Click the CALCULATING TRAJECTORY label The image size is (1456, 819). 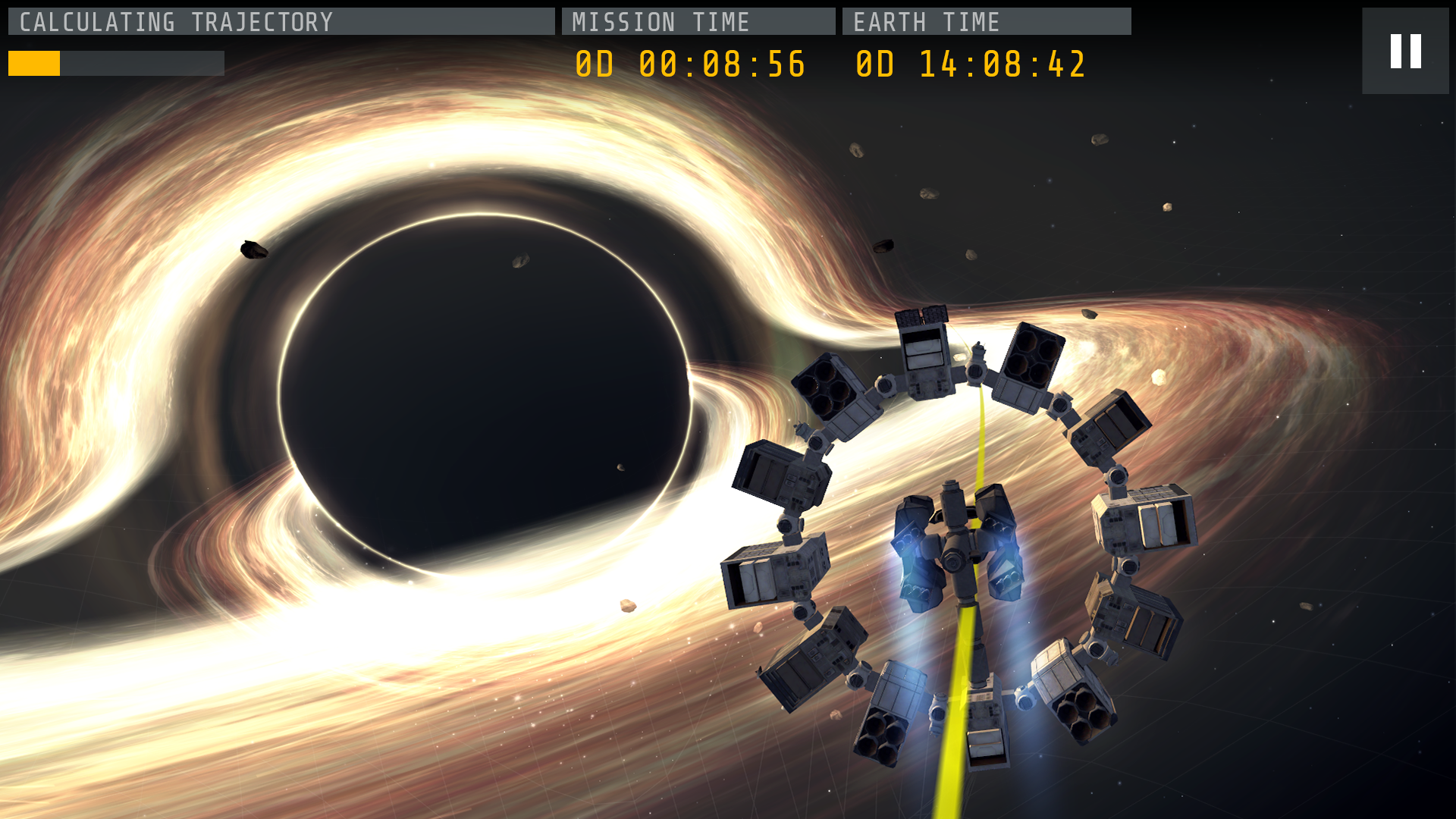(174, 21)
